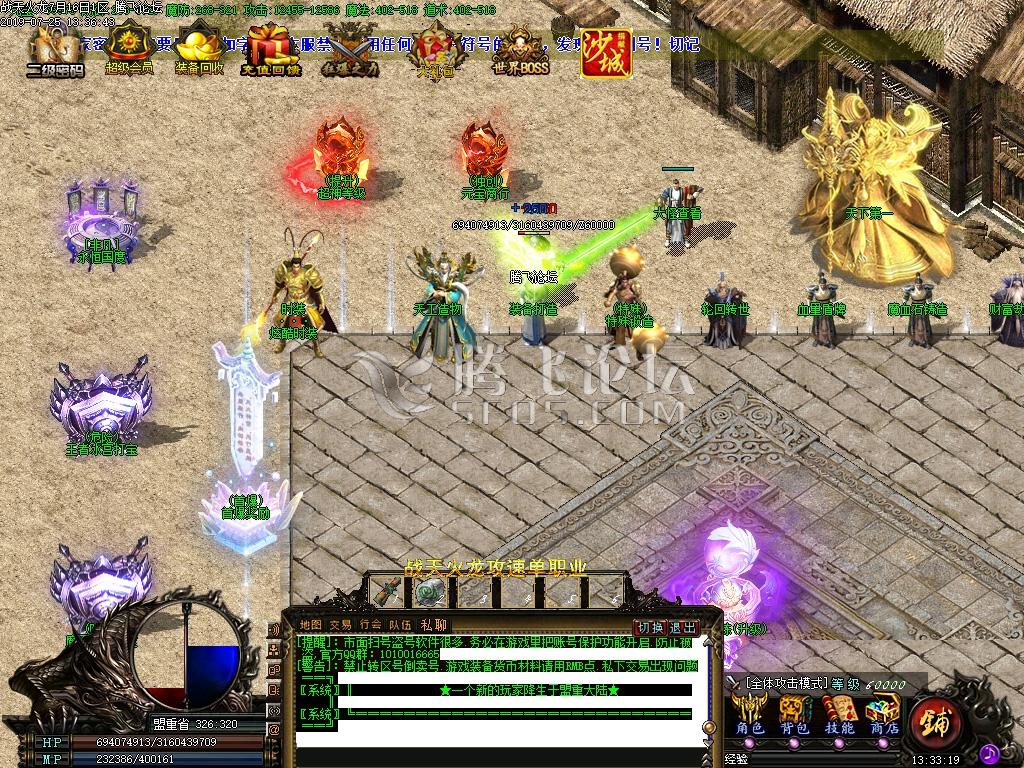1024x768 pixels.
Task: Open the 二级密码 secondary password icon
Action: coord(54,50)
